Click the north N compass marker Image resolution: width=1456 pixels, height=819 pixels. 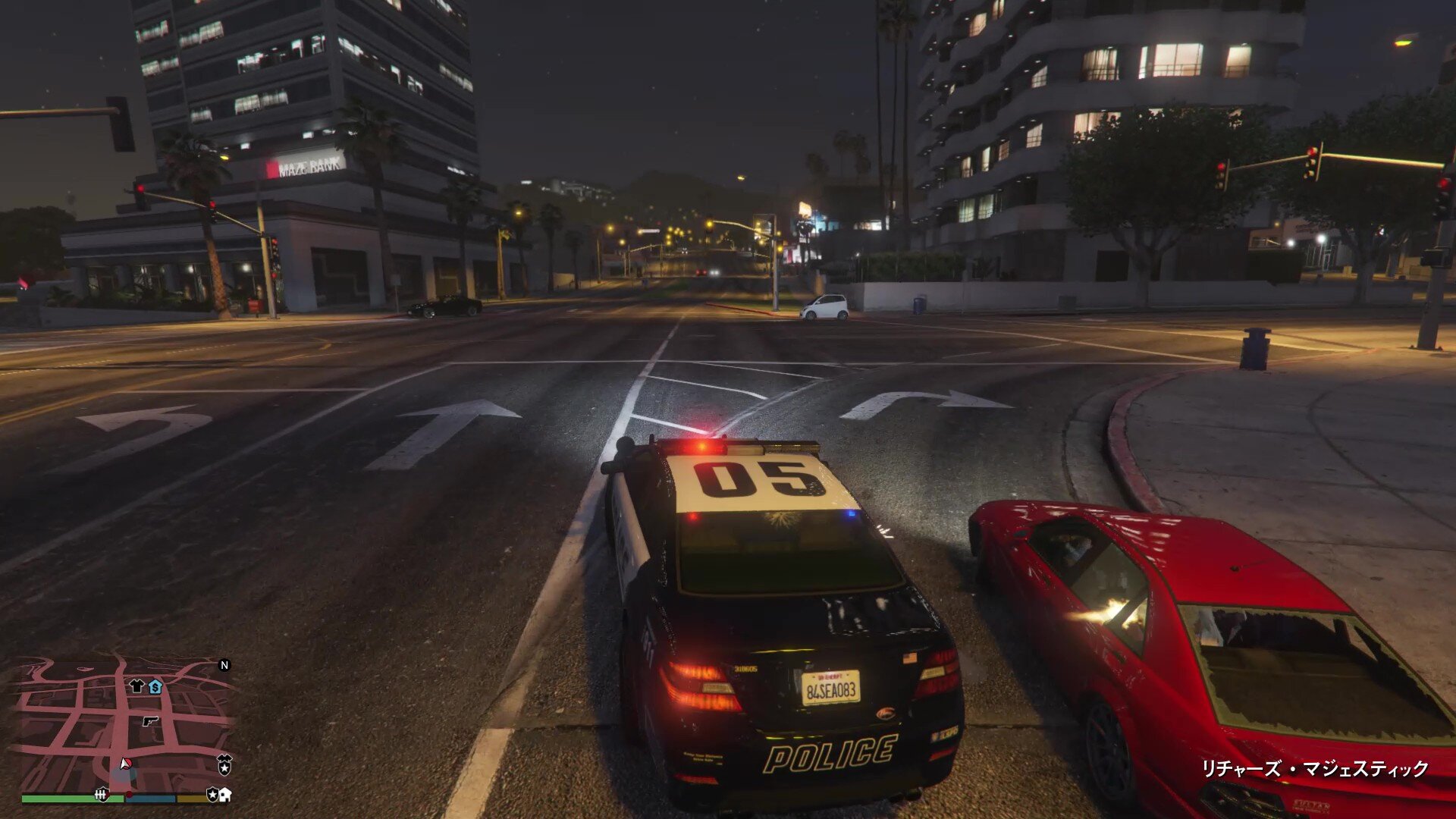(224, 665)
